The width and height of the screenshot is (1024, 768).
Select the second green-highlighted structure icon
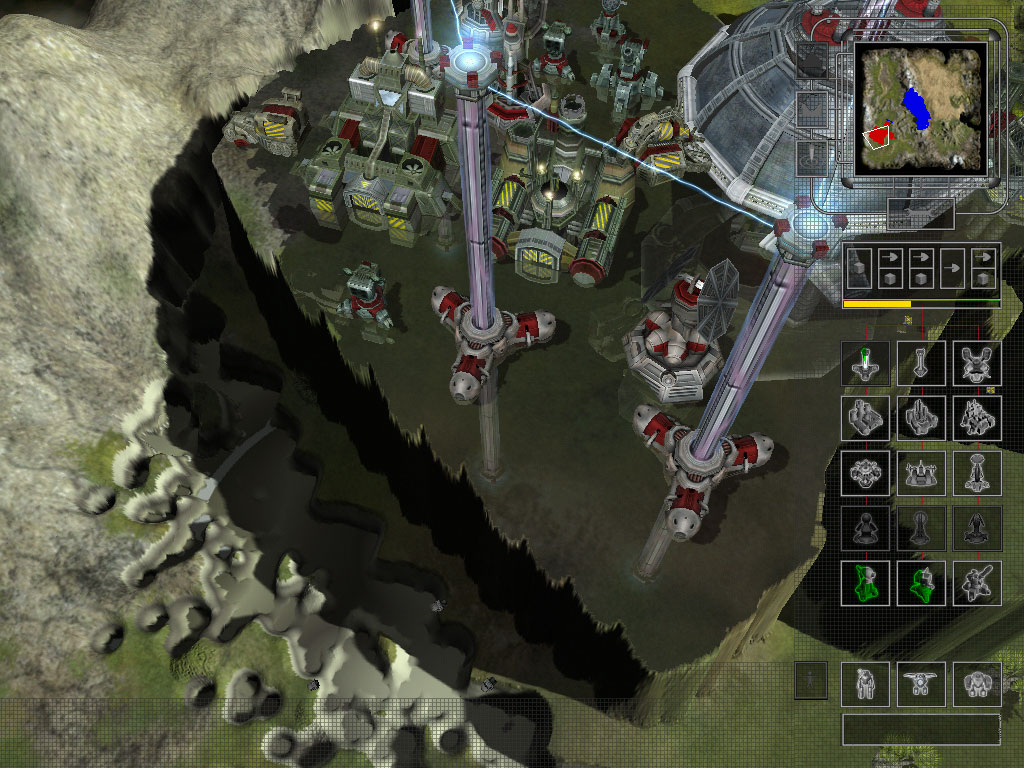(921, 583)
